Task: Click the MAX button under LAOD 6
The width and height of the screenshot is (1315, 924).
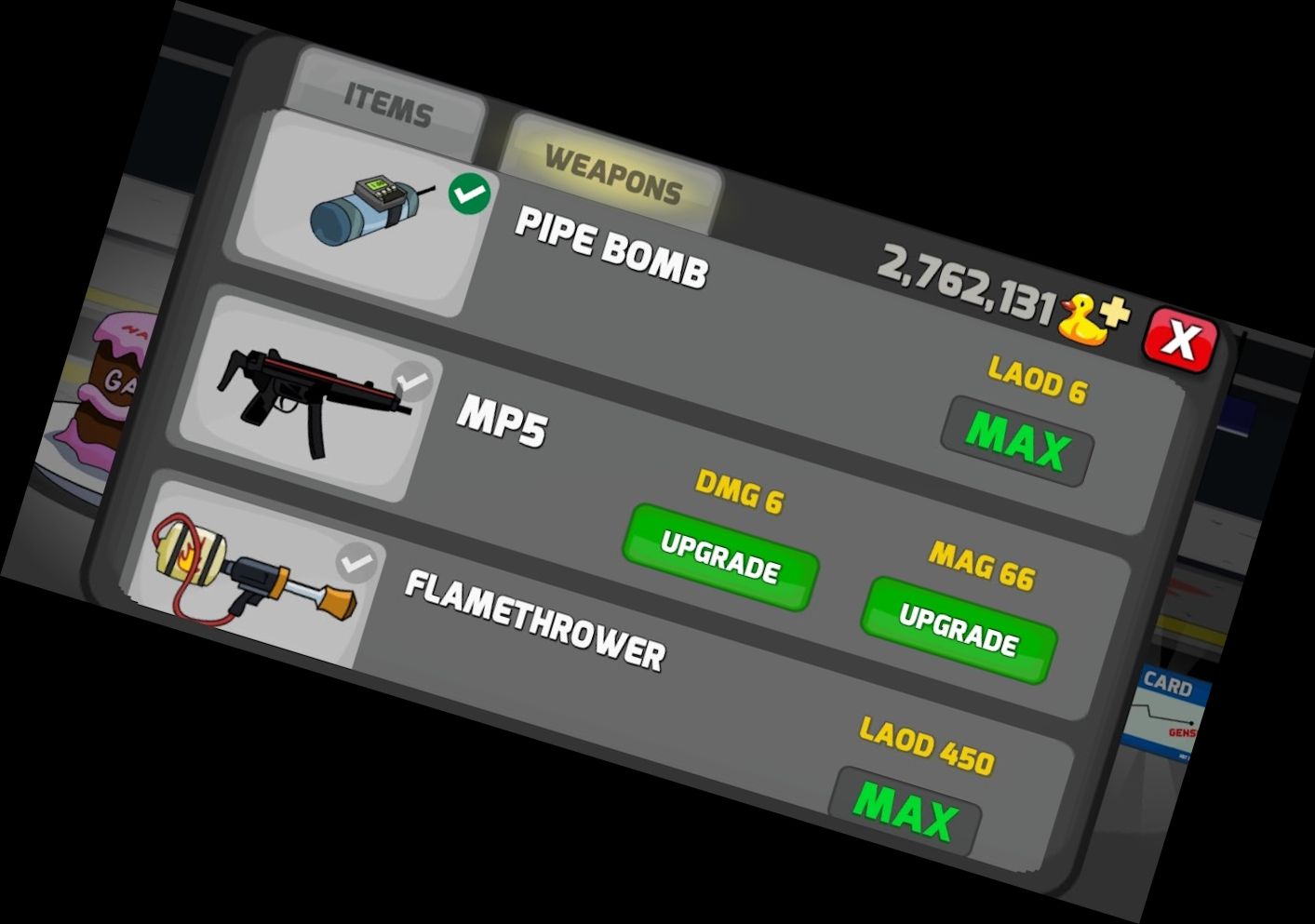Action: pos(1016,441)
